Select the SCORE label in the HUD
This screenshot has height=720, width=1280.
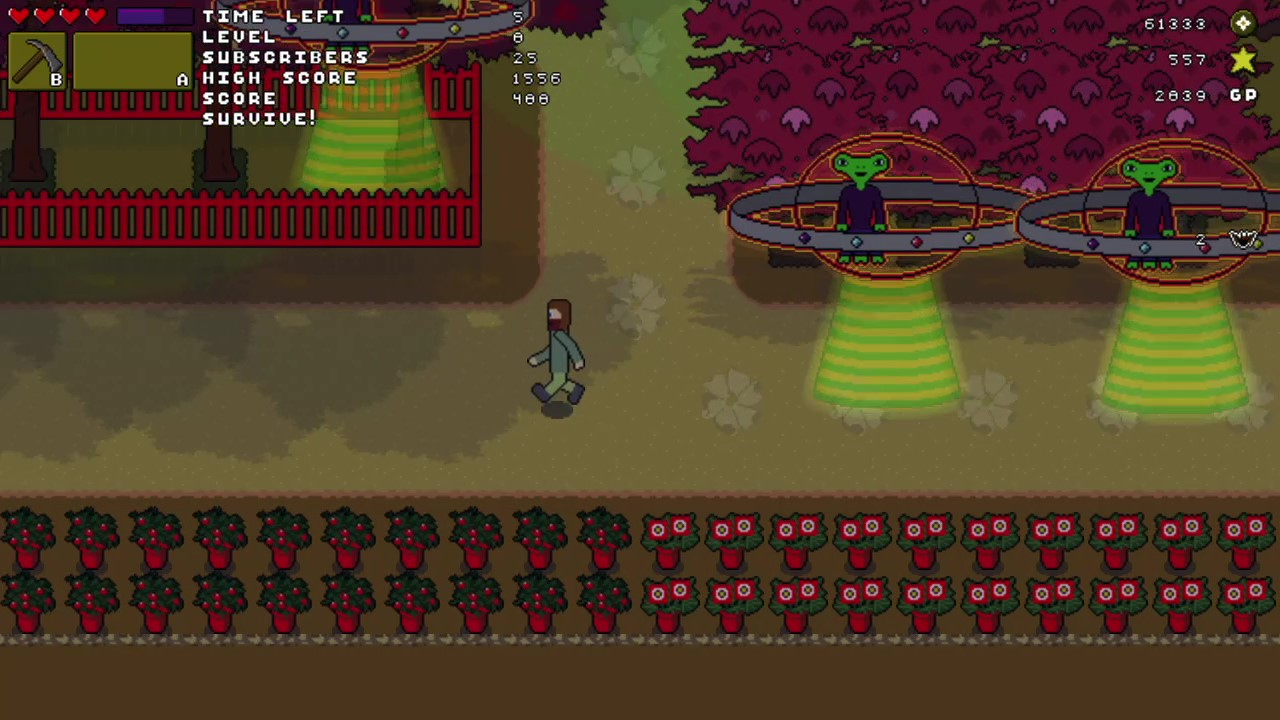(239, 98)
